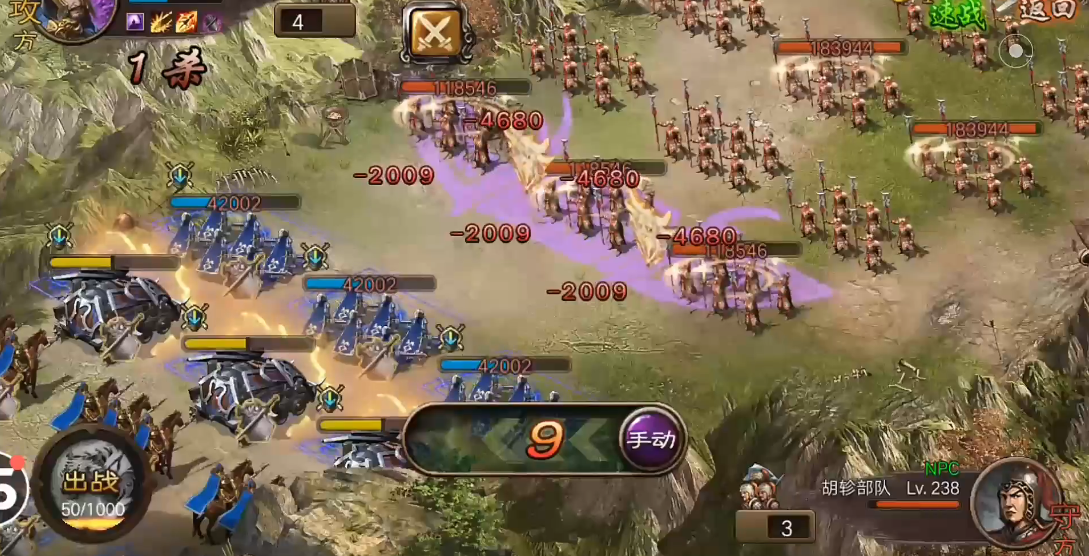Screen dimensions: 1089x556
Task: Activate the green 速战 quick battle button
Action: (x=958, y=14)
